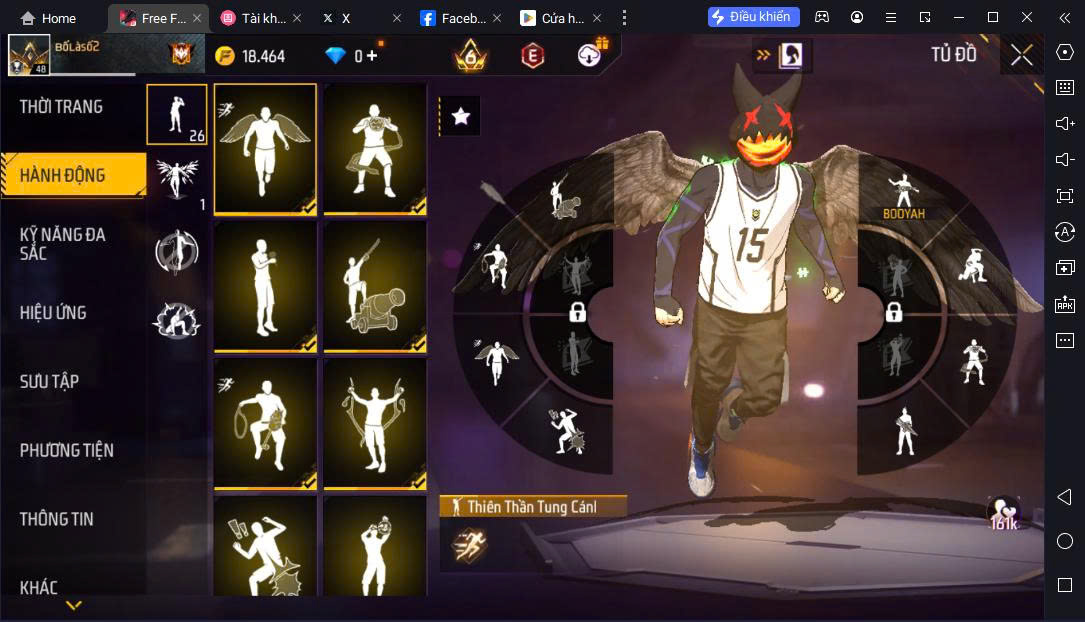Open the Thông Tin section
1085x622 pixels.
point(57,519)
